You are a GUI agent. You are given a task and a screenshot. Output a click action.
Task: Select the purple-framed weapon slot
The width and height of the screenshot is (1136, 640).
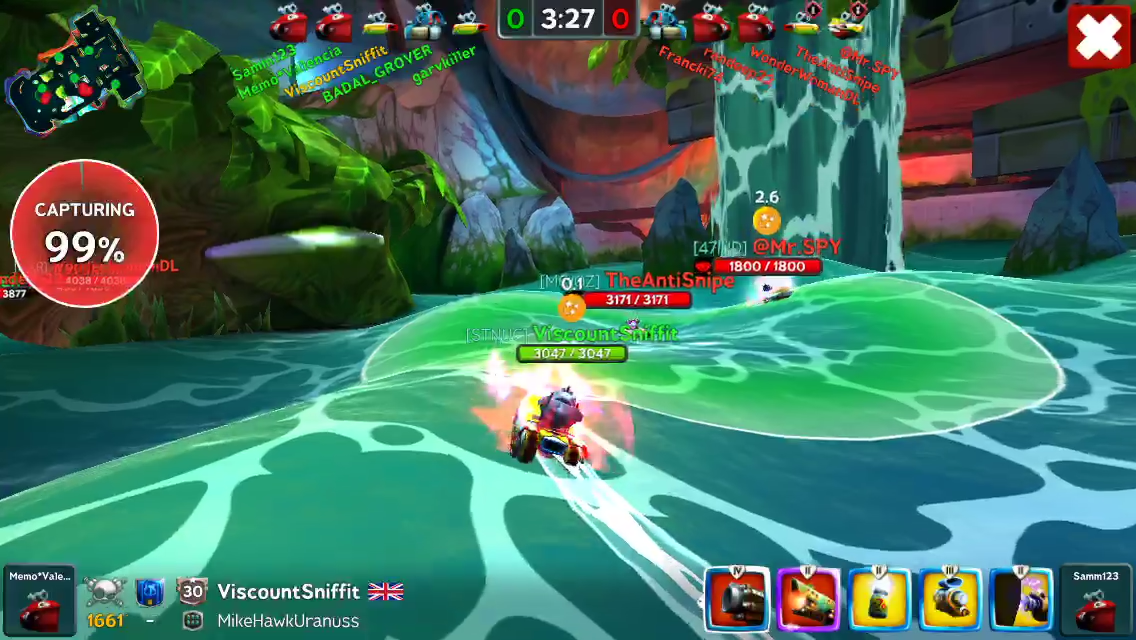pyautogui.click(x=808, y=600)
